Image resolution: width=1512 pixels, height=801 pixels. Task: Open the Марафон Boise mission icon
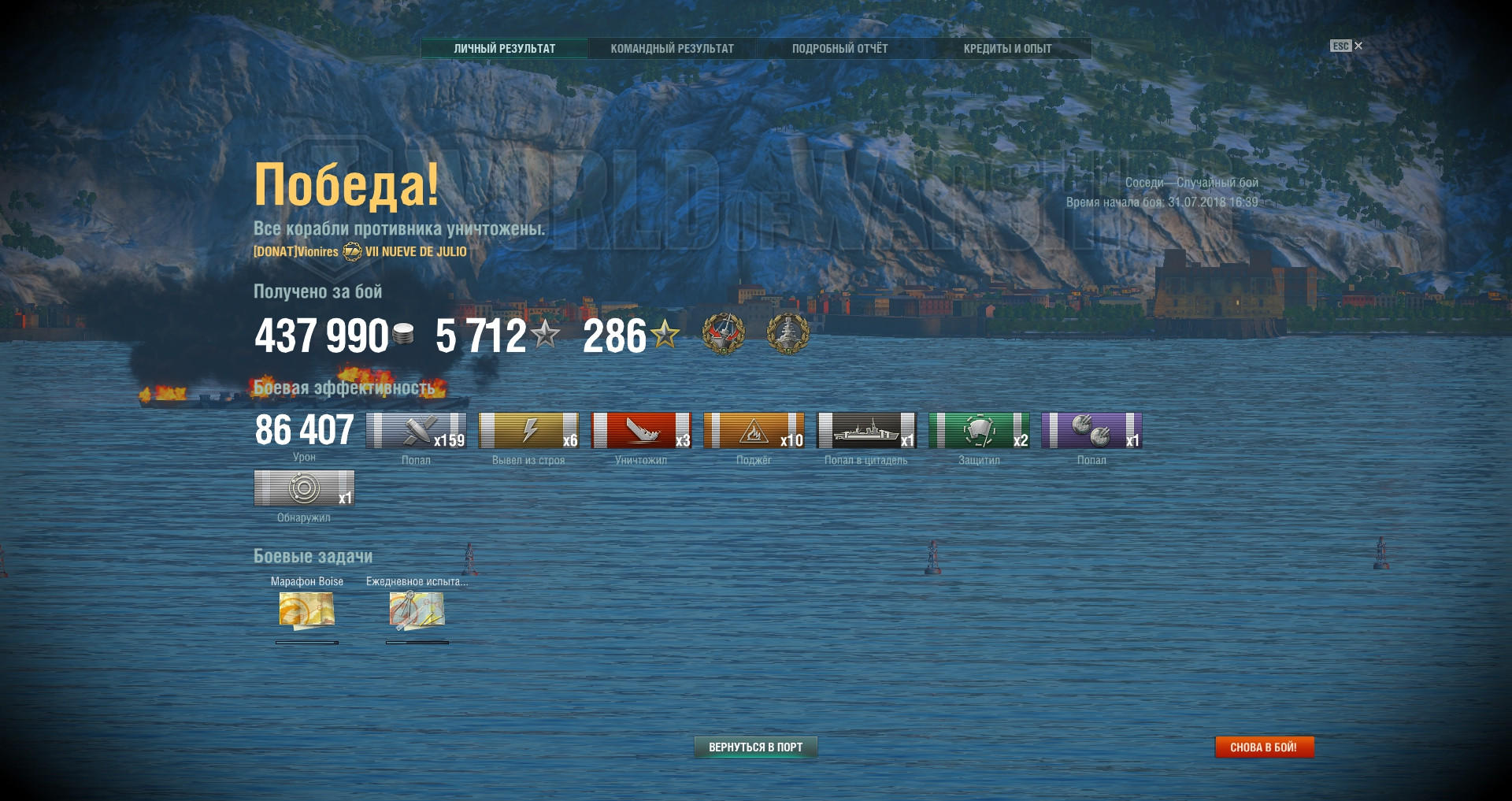306,611
